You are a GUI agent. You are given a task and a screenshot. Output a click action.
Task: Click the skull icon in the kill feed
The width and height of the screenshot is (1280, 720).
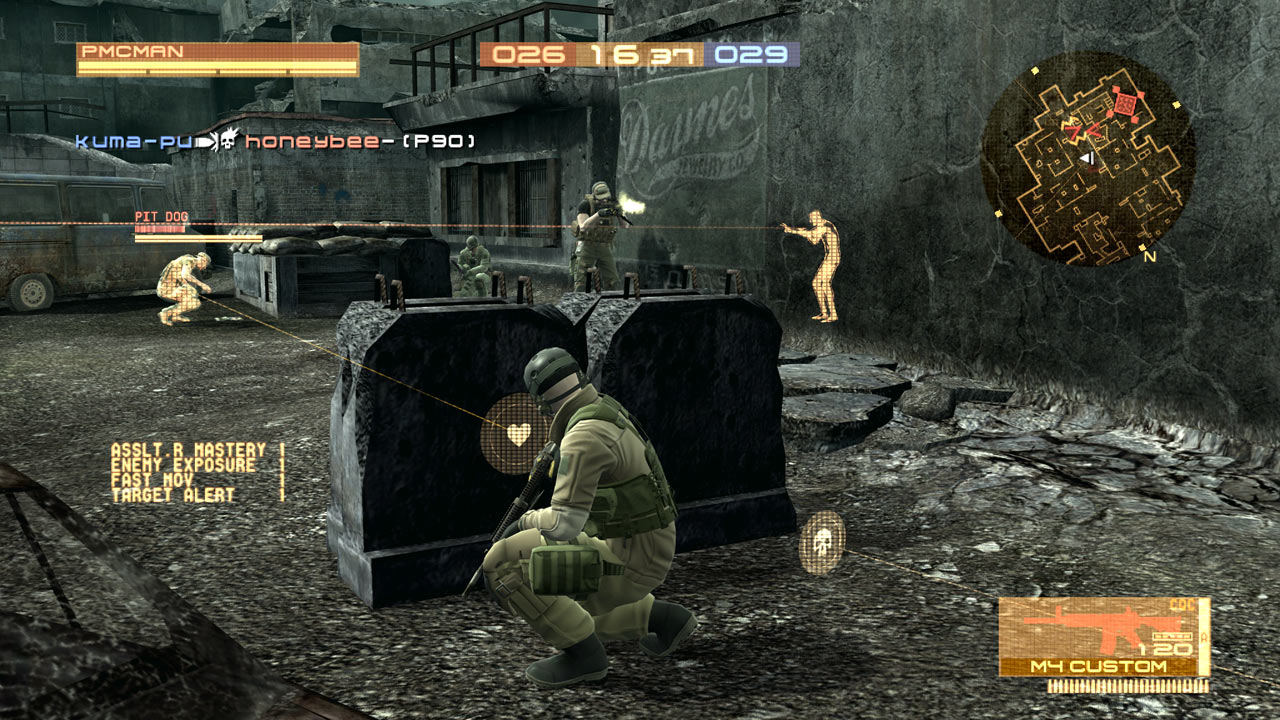pyautogui.click(x=228, y=140)
